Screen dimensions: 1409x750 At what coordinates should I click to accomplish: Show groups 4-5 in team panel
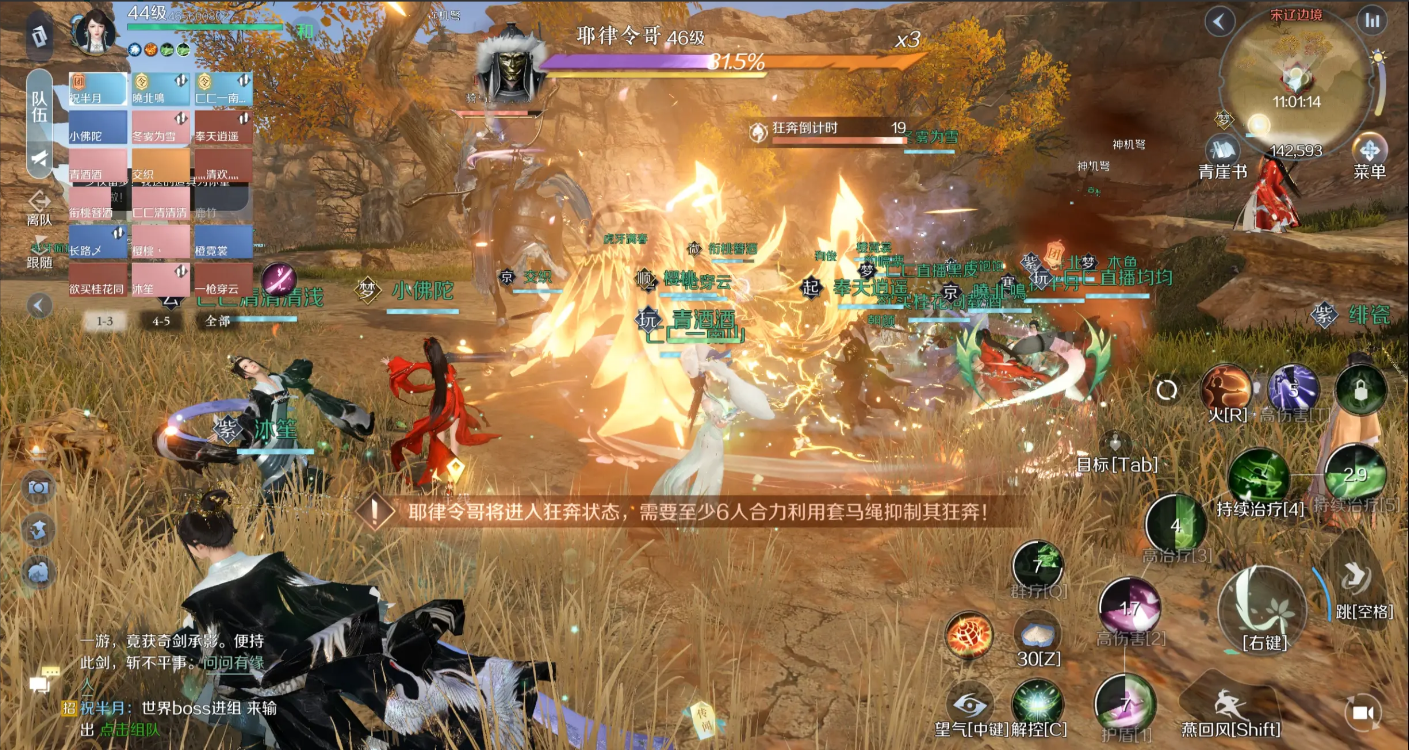[x=161, y=321]
